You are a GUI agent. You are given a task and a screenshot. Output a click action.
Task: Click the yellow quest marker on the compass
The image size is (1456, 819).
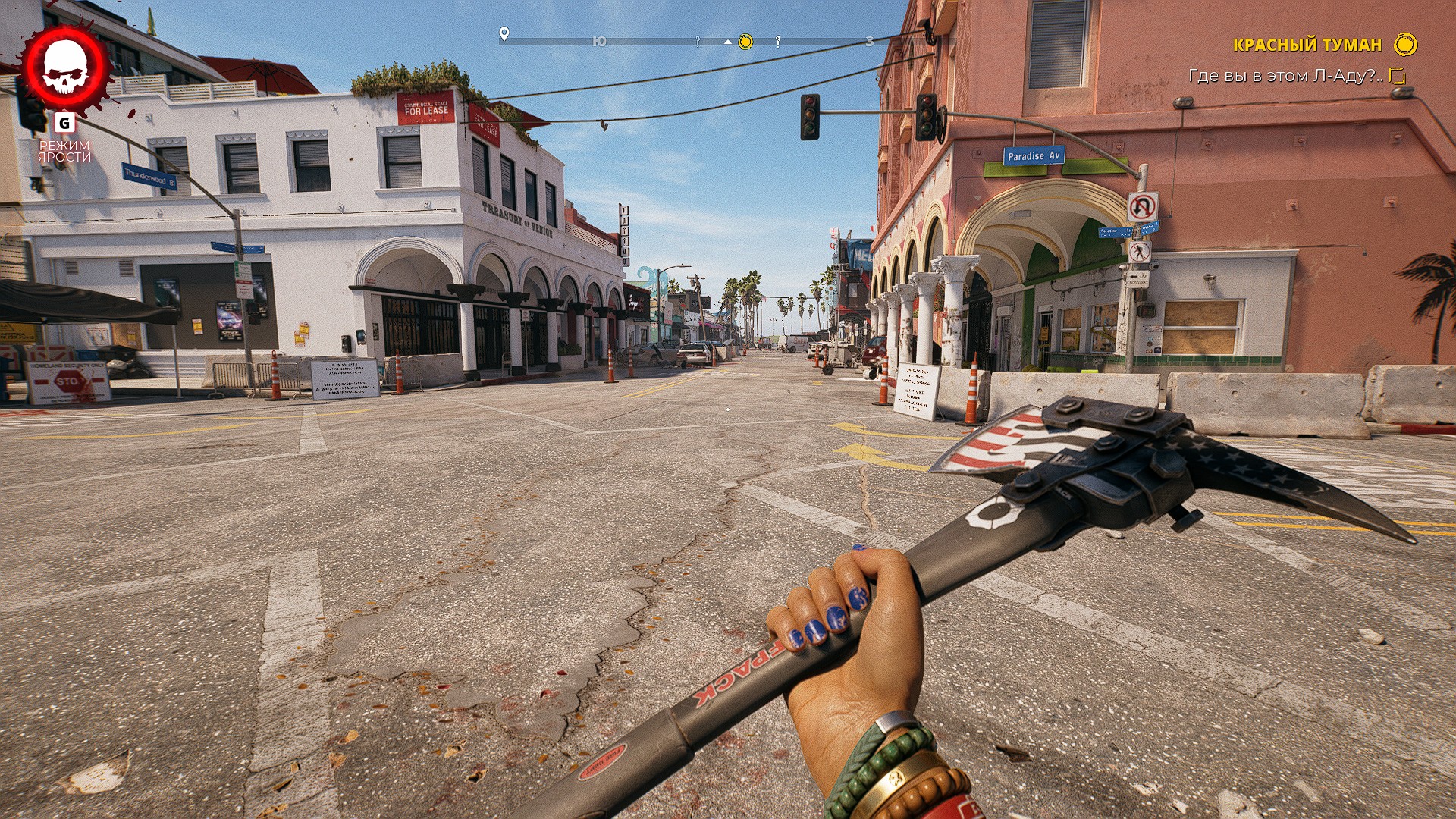[745, 42]
